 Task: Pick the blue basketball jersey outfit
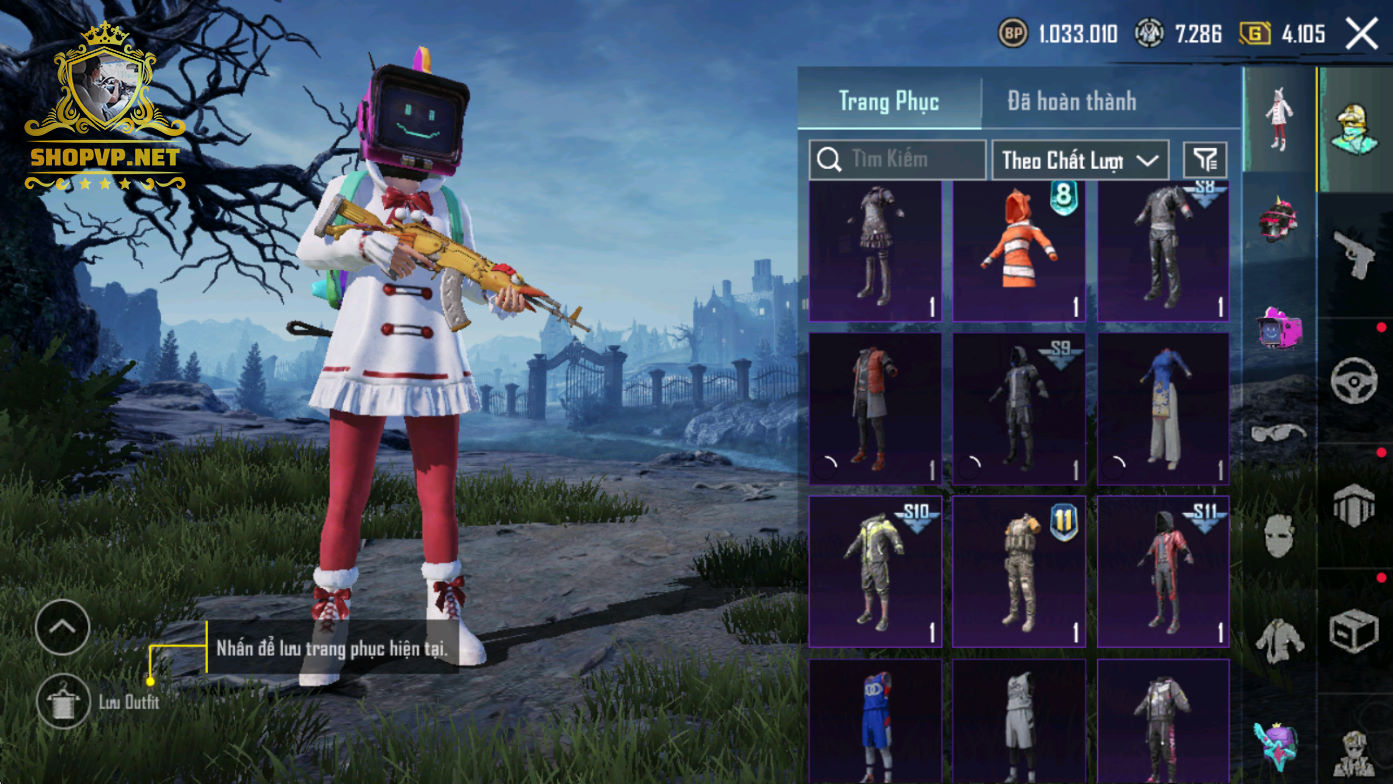click(874, 722)
